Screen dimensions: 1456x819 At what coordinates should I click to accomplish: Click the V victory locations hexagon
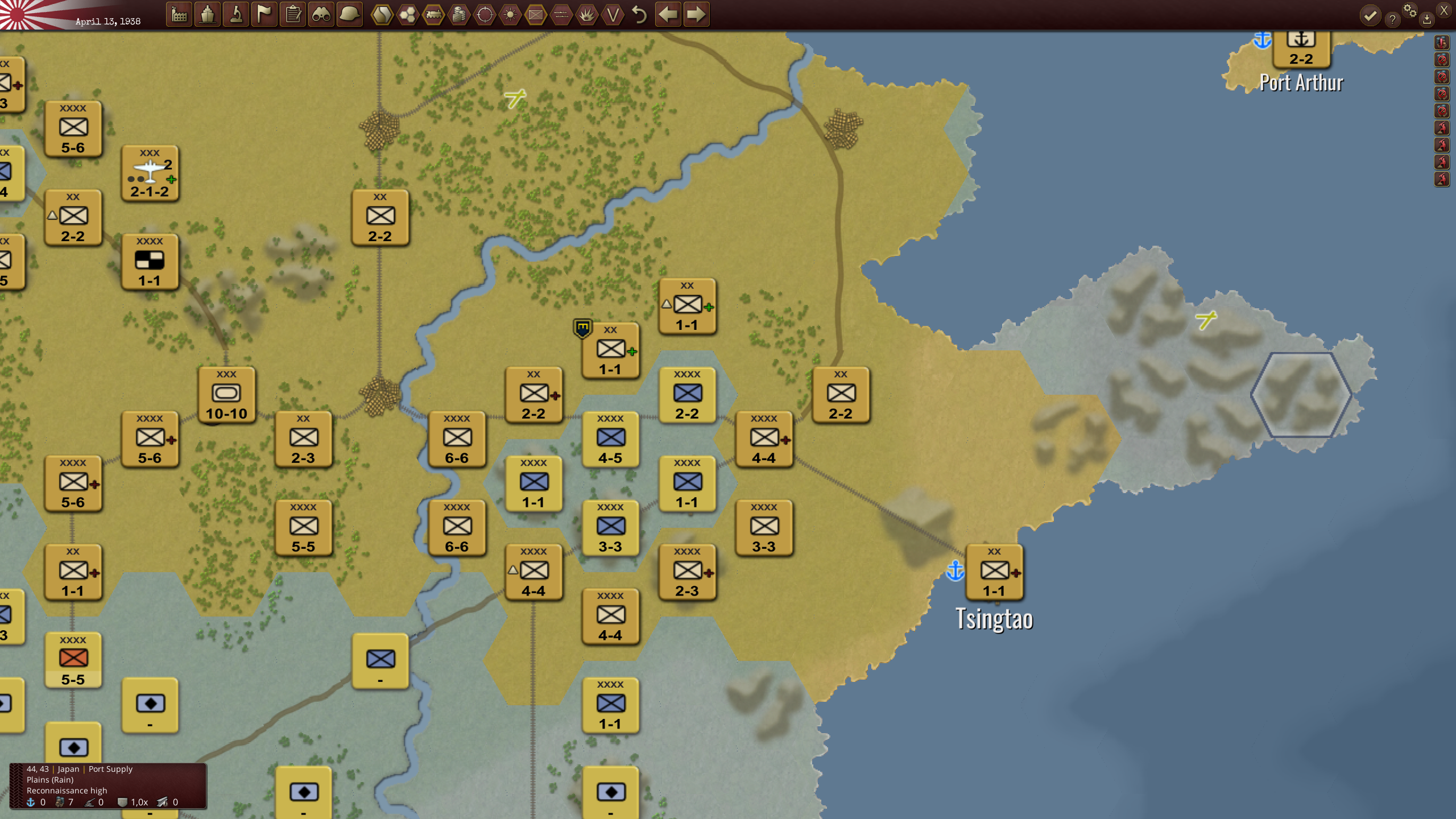coord(613,15)
